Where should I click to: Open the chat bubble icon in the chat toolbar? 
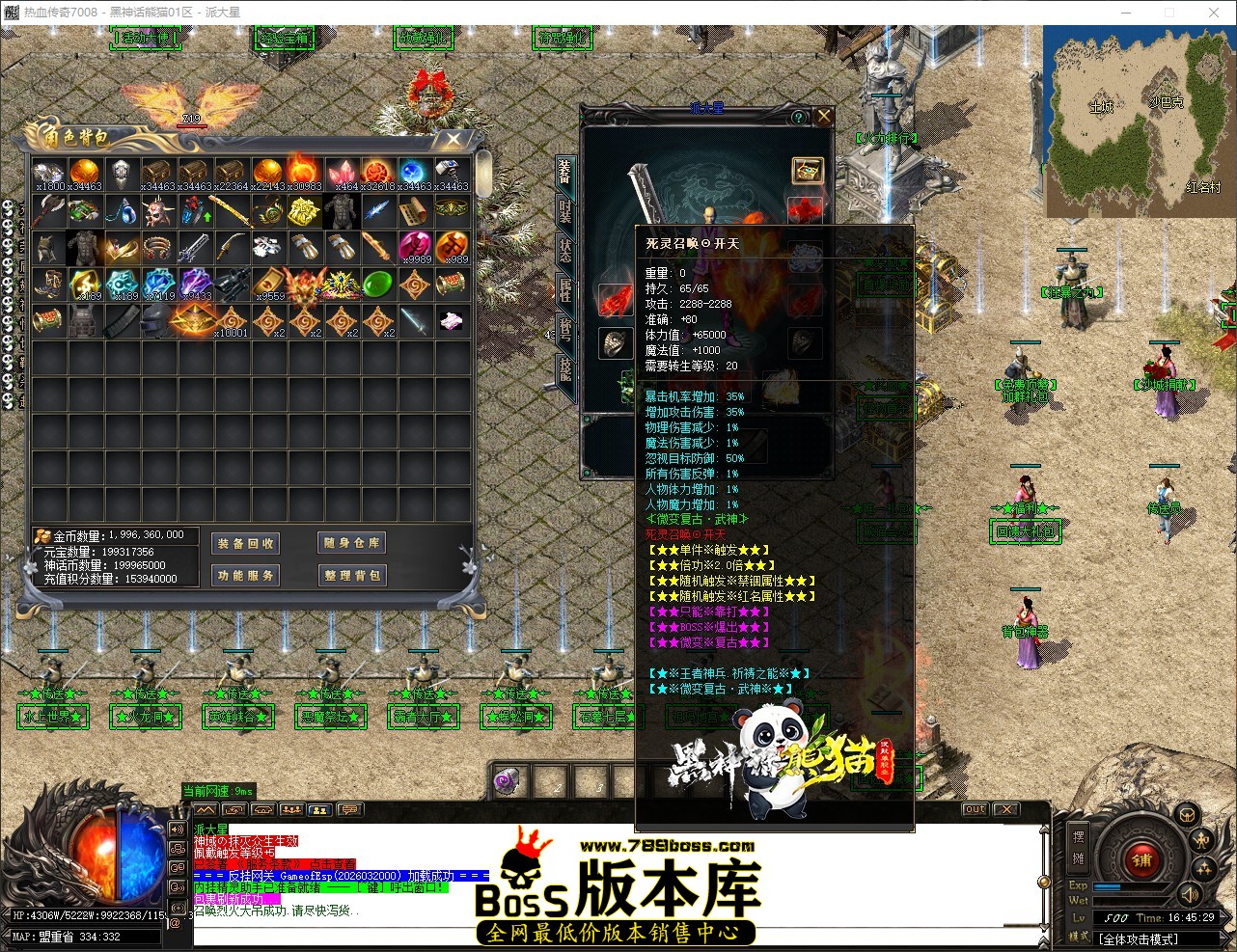point(350,810)
